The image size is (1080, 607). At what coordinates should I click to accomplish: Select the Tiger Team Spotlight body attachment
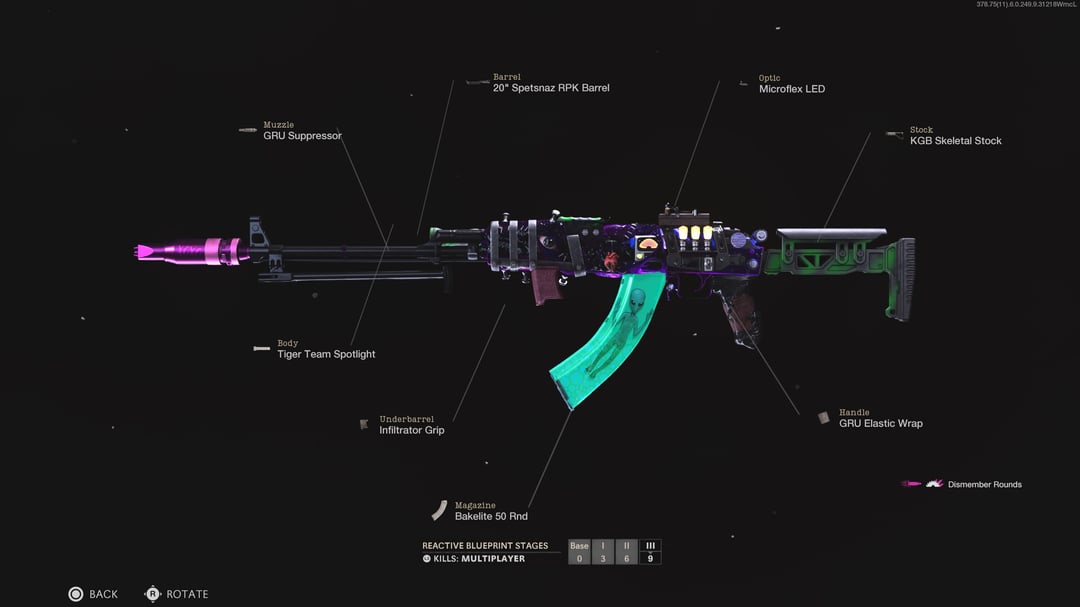coord(326,354)
